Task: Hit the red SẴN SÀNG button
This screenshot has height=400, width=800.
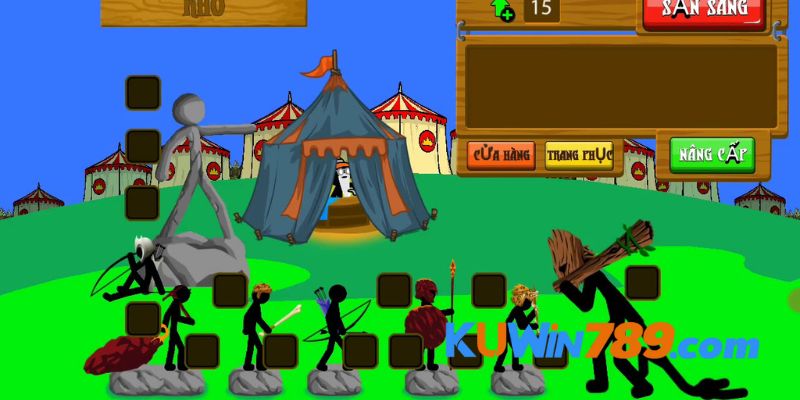Action: pyautogui.click(x=703, y=10)
